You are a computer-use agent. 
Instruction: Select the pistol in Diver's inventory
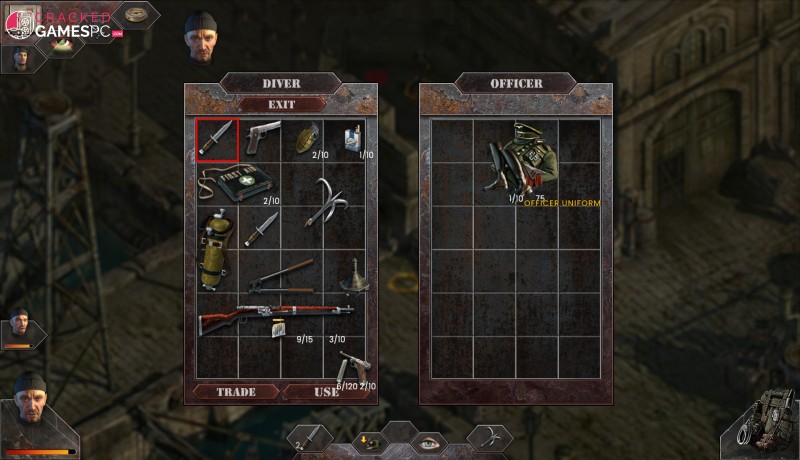click(x=263, y=138)
